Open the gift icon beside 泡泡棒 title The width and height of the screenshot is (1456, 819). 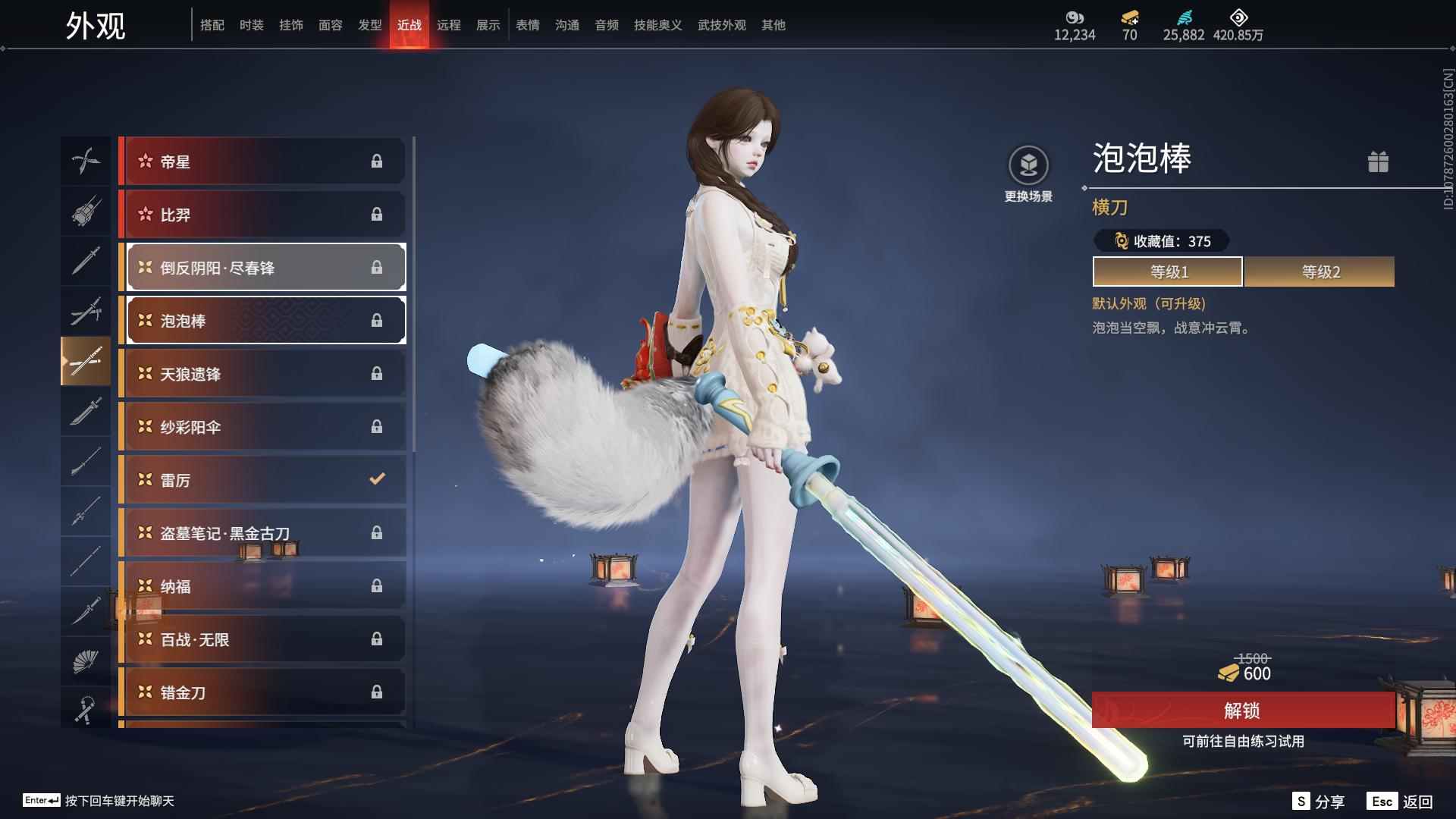(x=1379, y=162)
